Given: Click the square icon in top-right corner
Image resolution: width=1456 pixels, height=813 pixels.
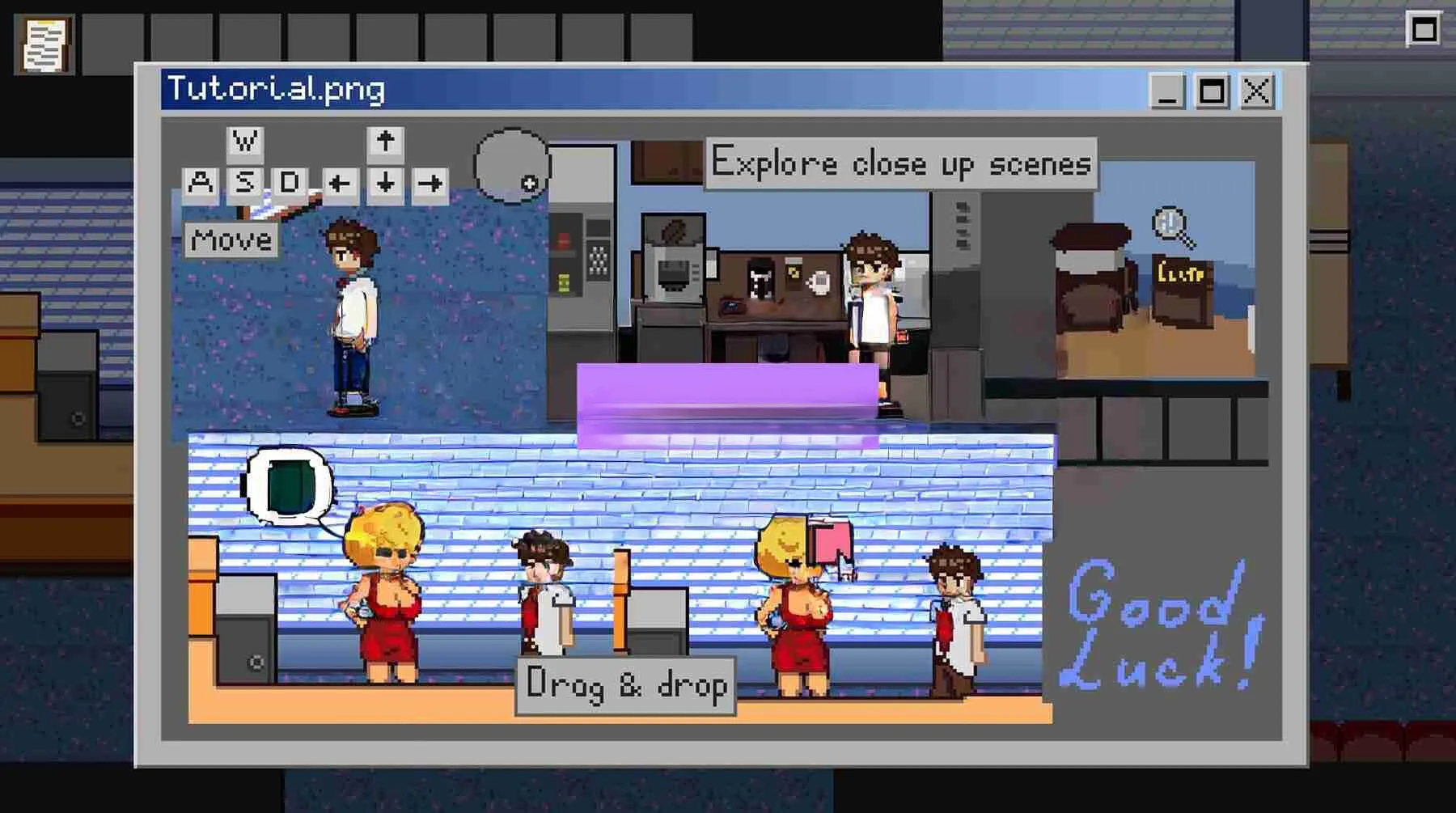Looking at the screenshot, I should pyautogui.click(x=1424, y=31).
